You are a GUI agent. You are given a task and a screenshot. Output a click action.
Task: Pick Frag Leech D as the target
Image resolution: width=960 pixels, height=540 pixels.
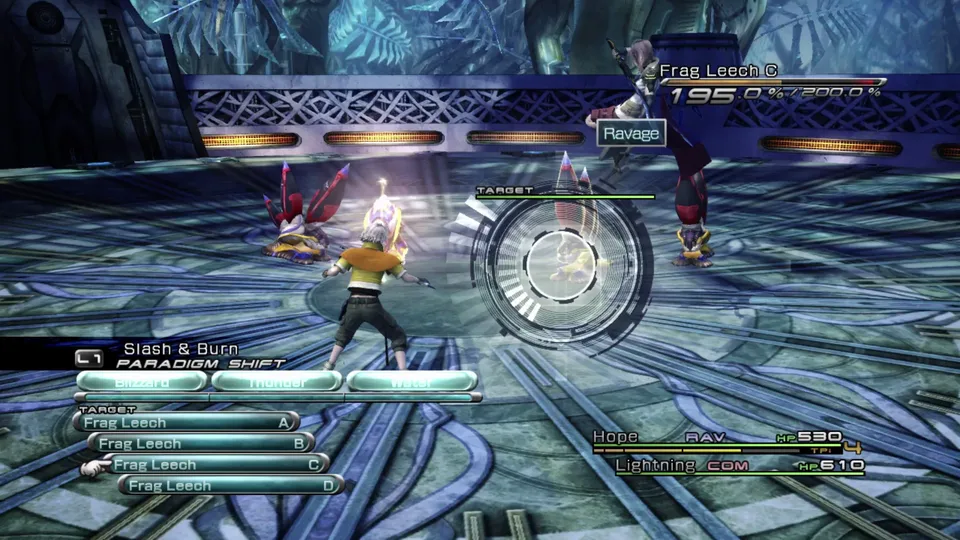tap(231, 485)
